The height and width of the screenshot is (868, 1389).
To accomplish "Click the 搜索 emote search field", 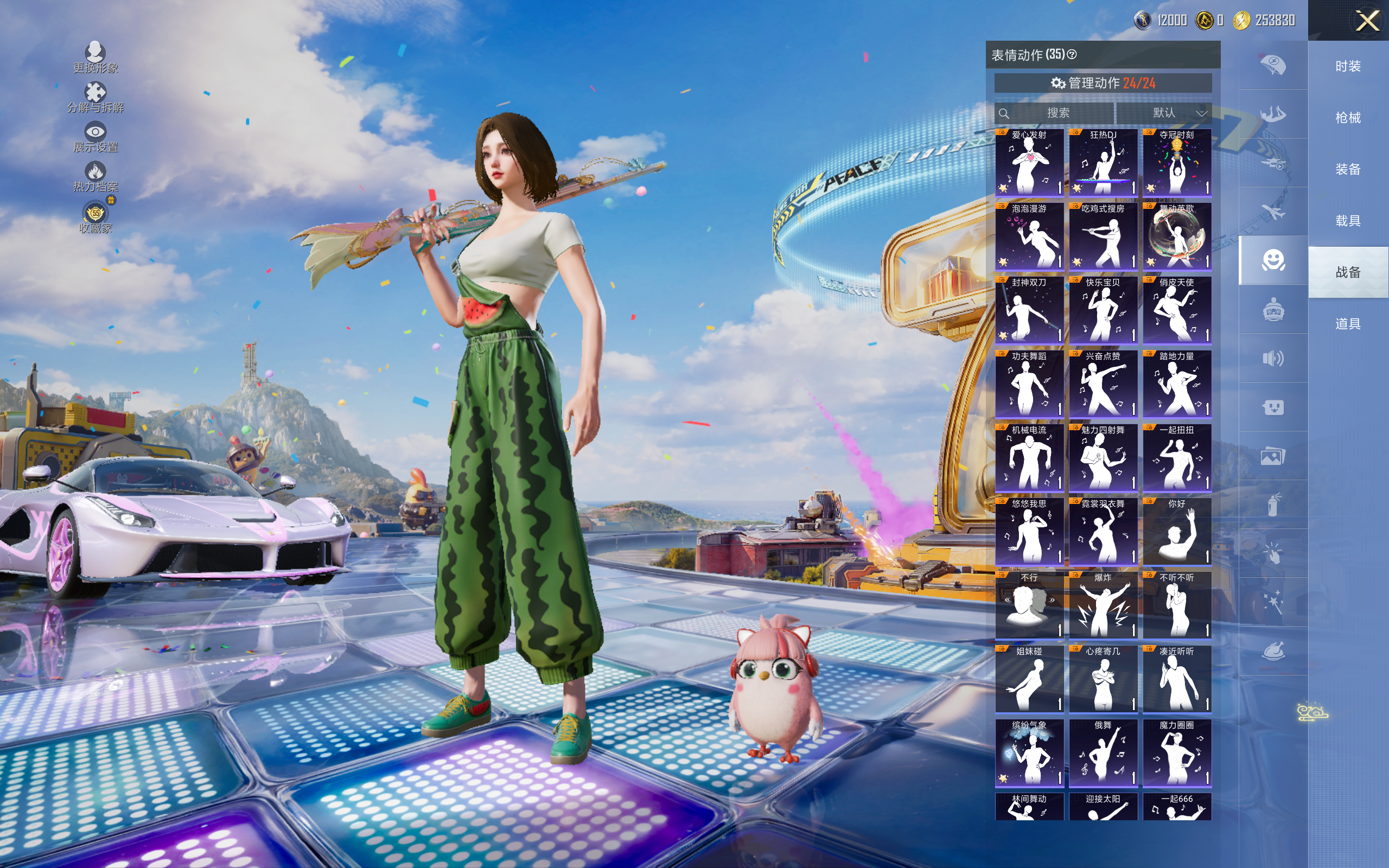I will tap(1056, 113).
